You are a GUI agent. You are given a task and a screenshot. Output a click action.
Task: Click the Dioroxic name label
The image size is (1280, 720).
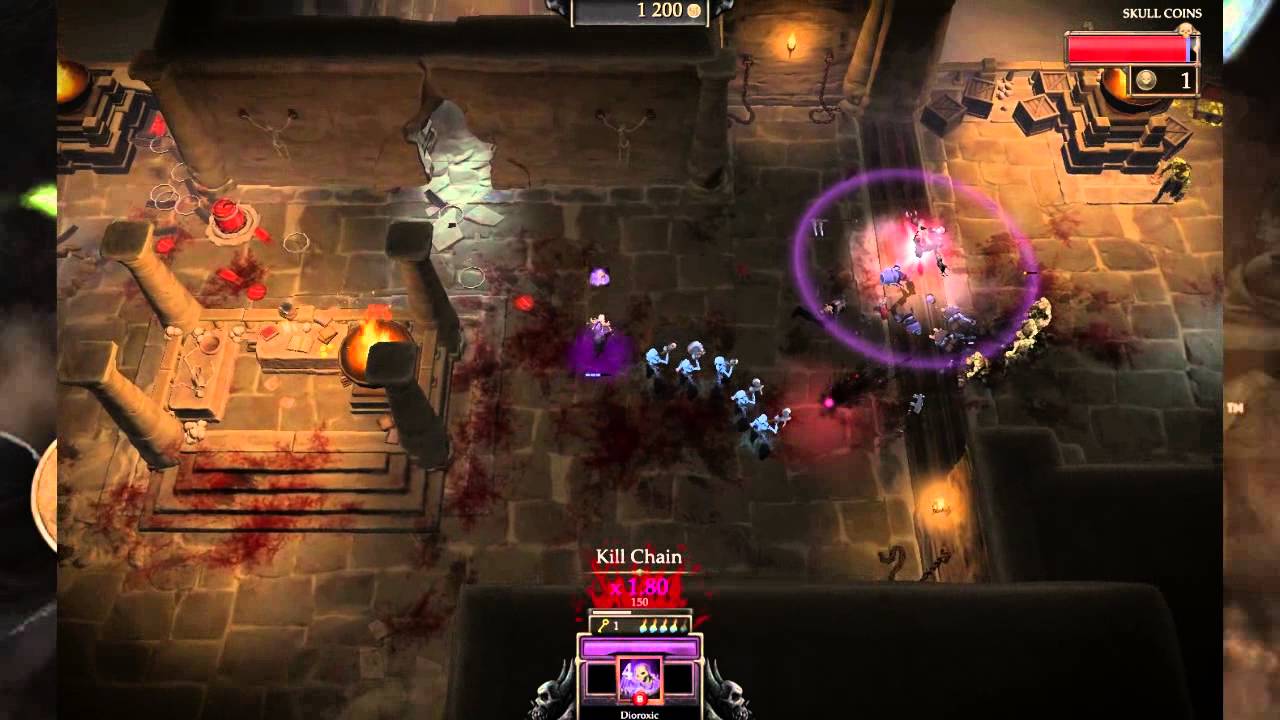pos(641,713)
